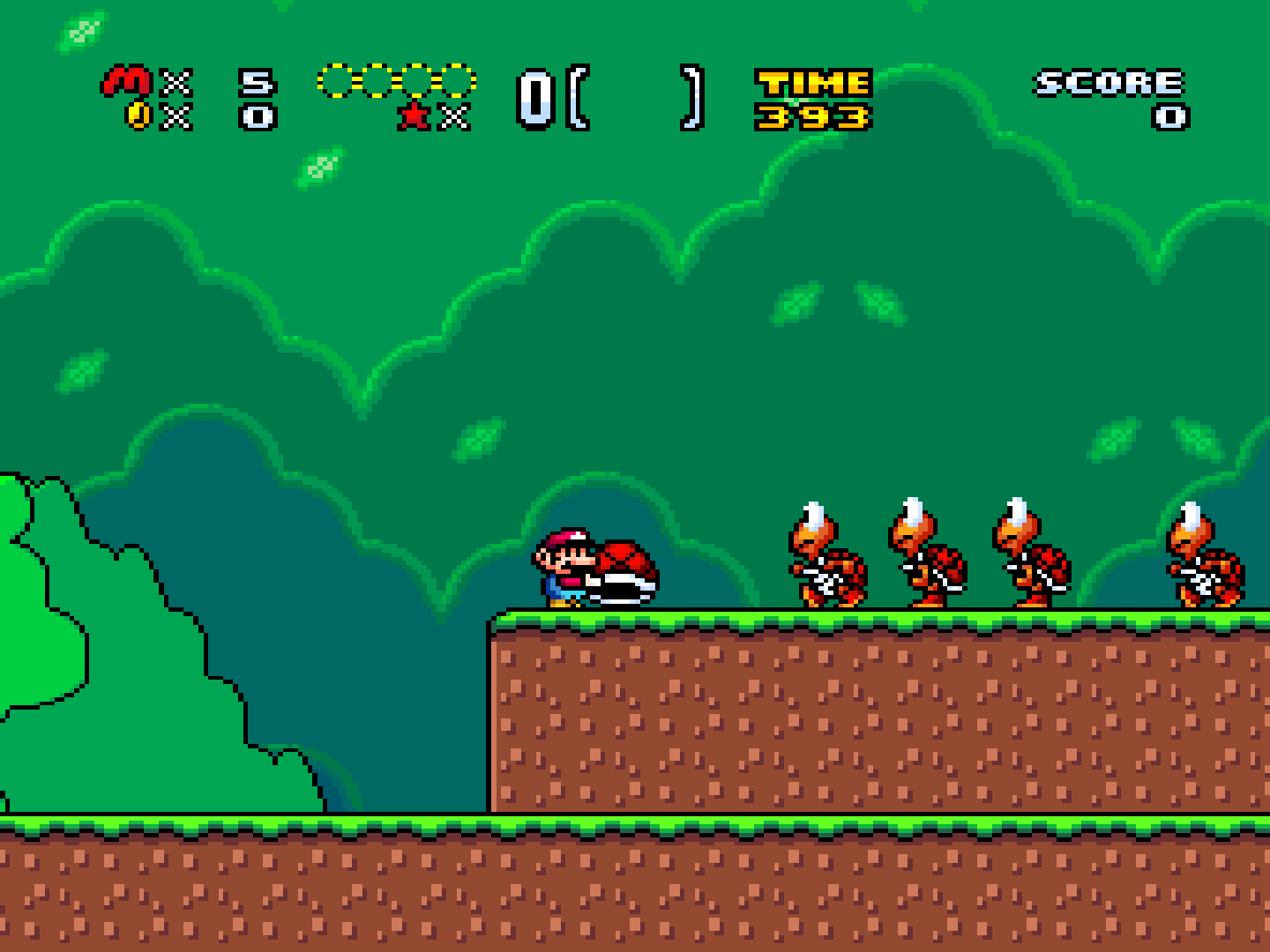Click the SCORE label

[1105, 81]
